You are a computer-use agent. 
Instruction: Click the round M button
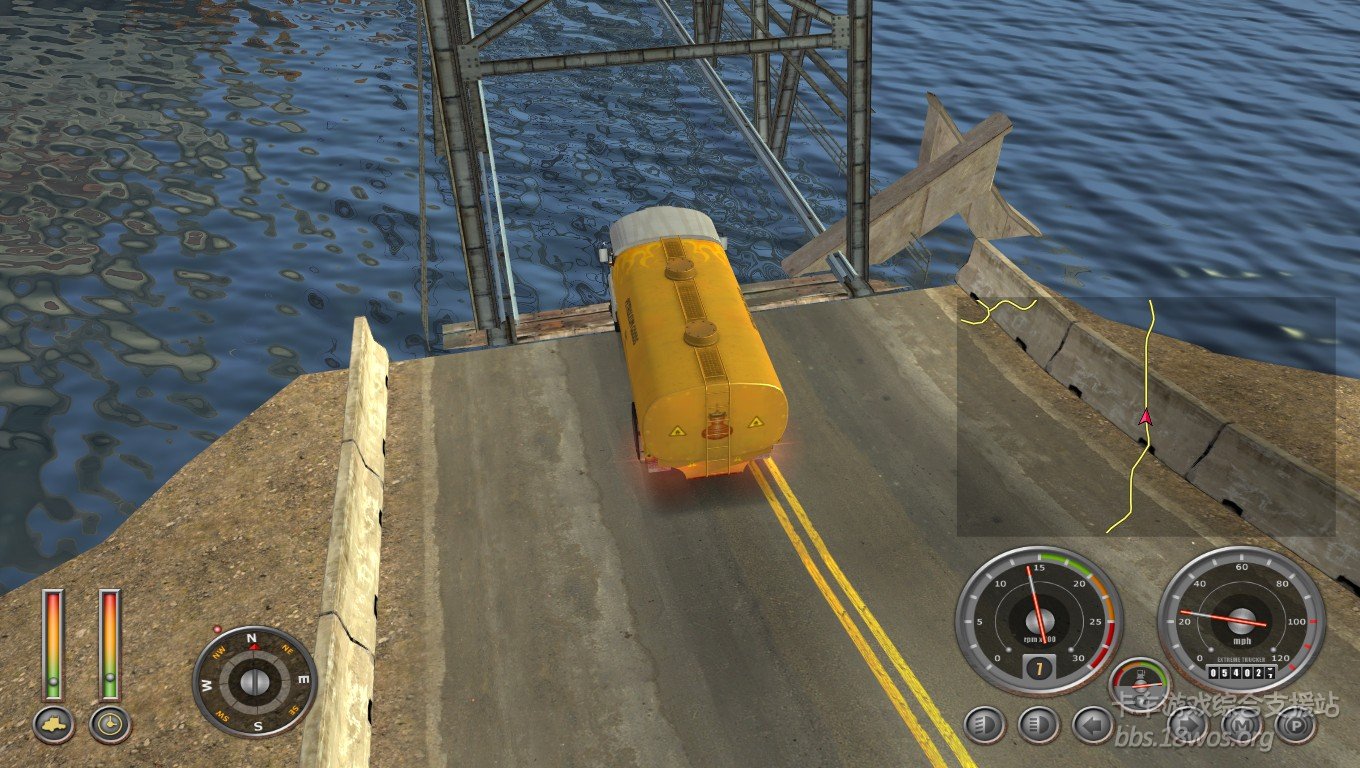(1242, 725)
